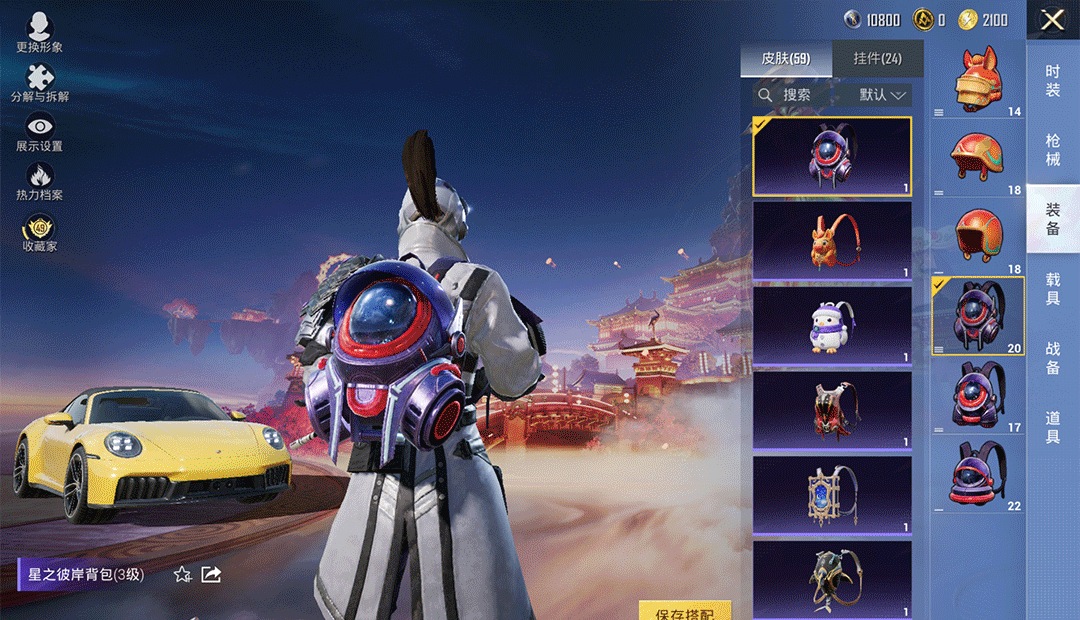Open 更换形象 change appearance

click(x=40, y=34)
